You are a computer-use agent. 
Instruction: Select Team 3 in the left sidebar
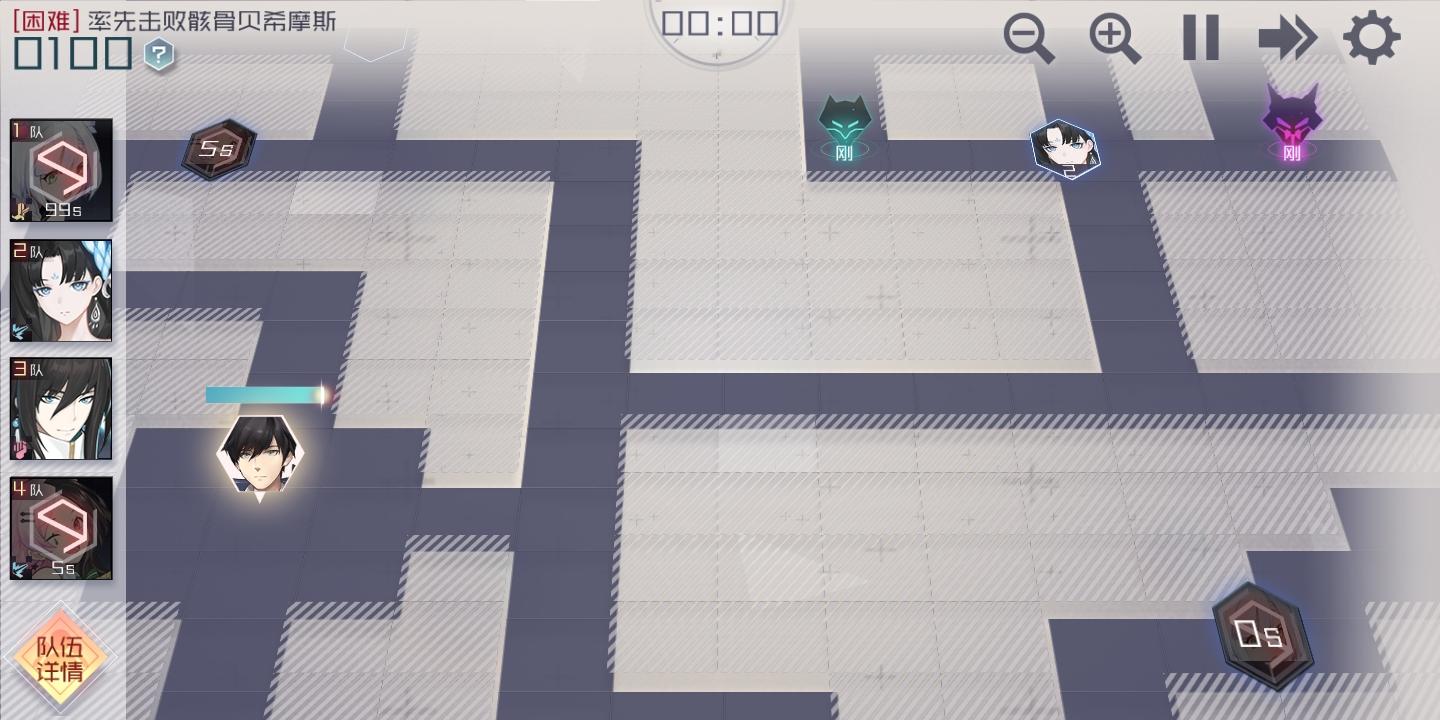tap(60, 408)
